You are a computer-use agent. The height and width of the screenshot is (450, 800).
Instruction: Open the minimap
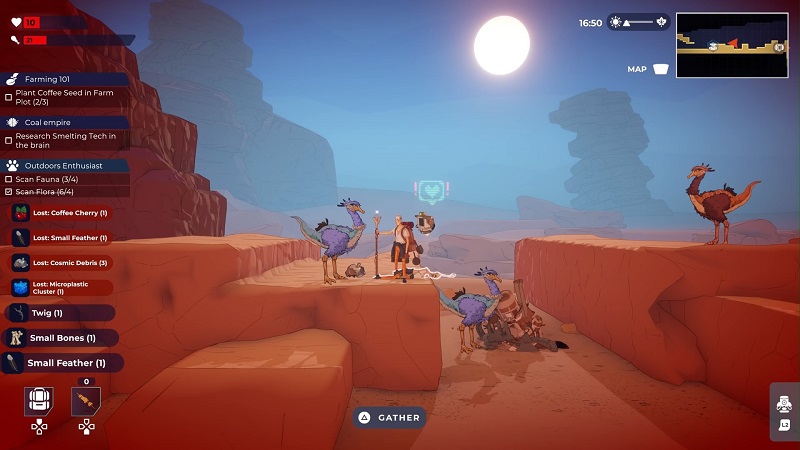[731, 45]
